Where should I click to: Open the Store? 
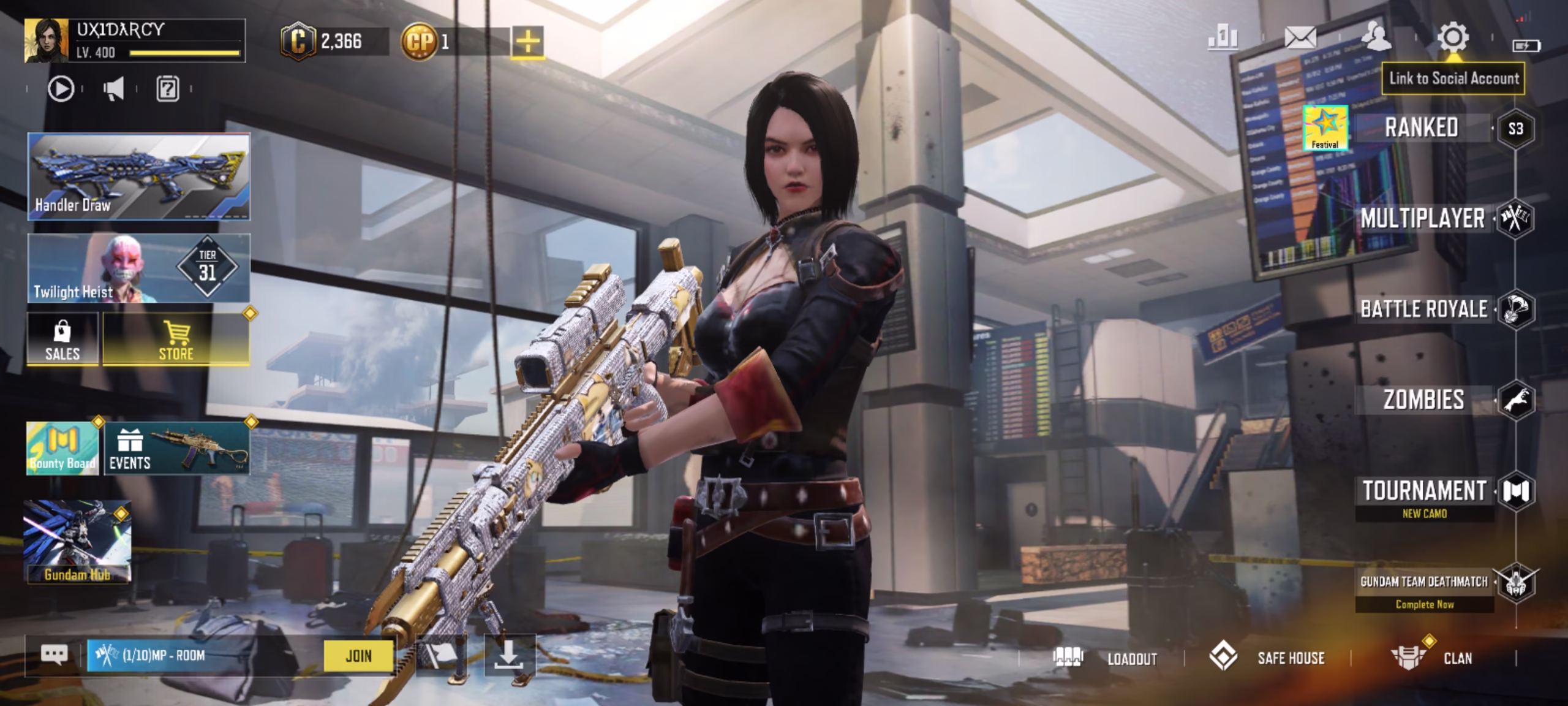click(x=176, y=339)
